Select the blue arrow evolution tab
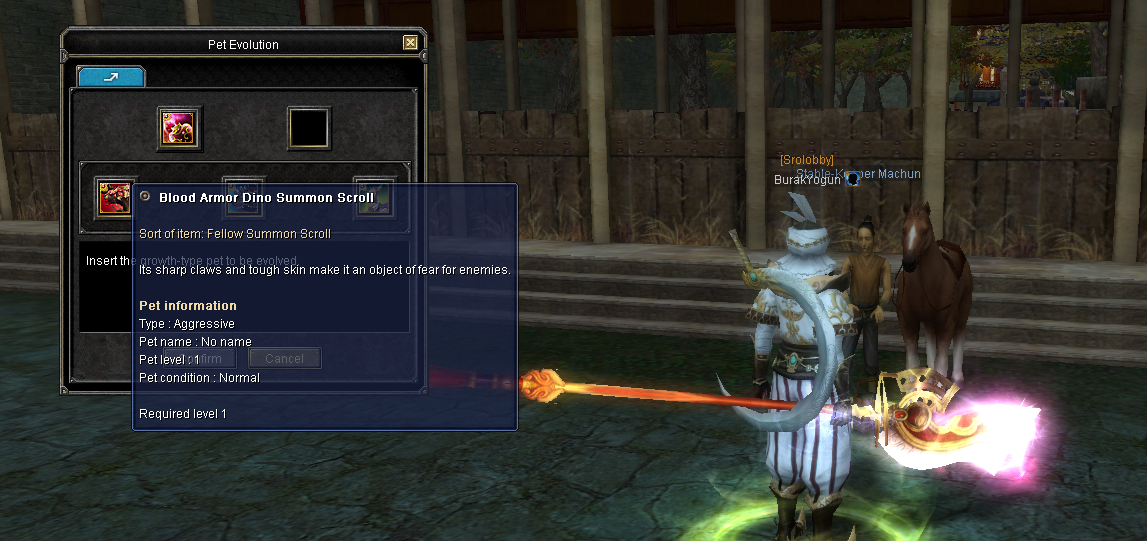Image resolution: width=1147 pixels, height=541 pixels. pos(111,76)
